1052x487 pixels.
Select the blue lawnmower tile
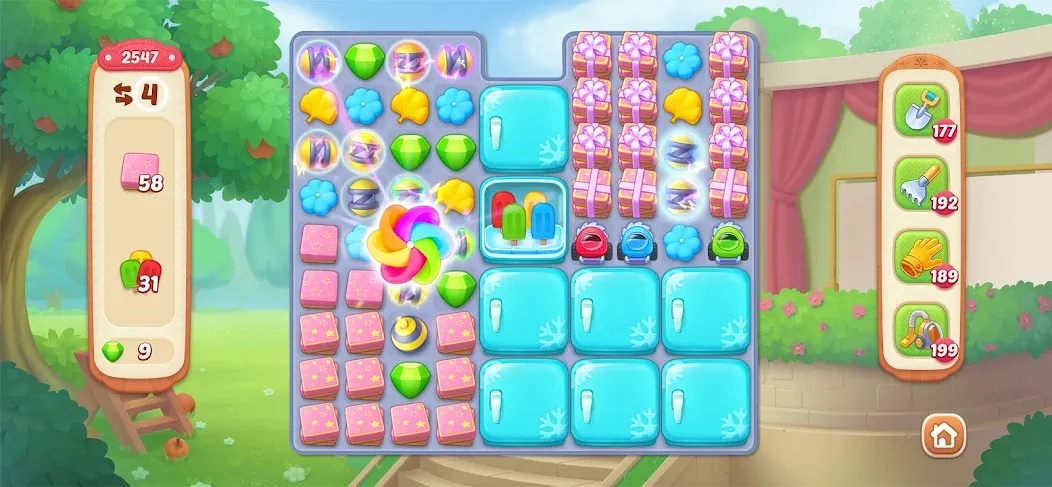637,242
